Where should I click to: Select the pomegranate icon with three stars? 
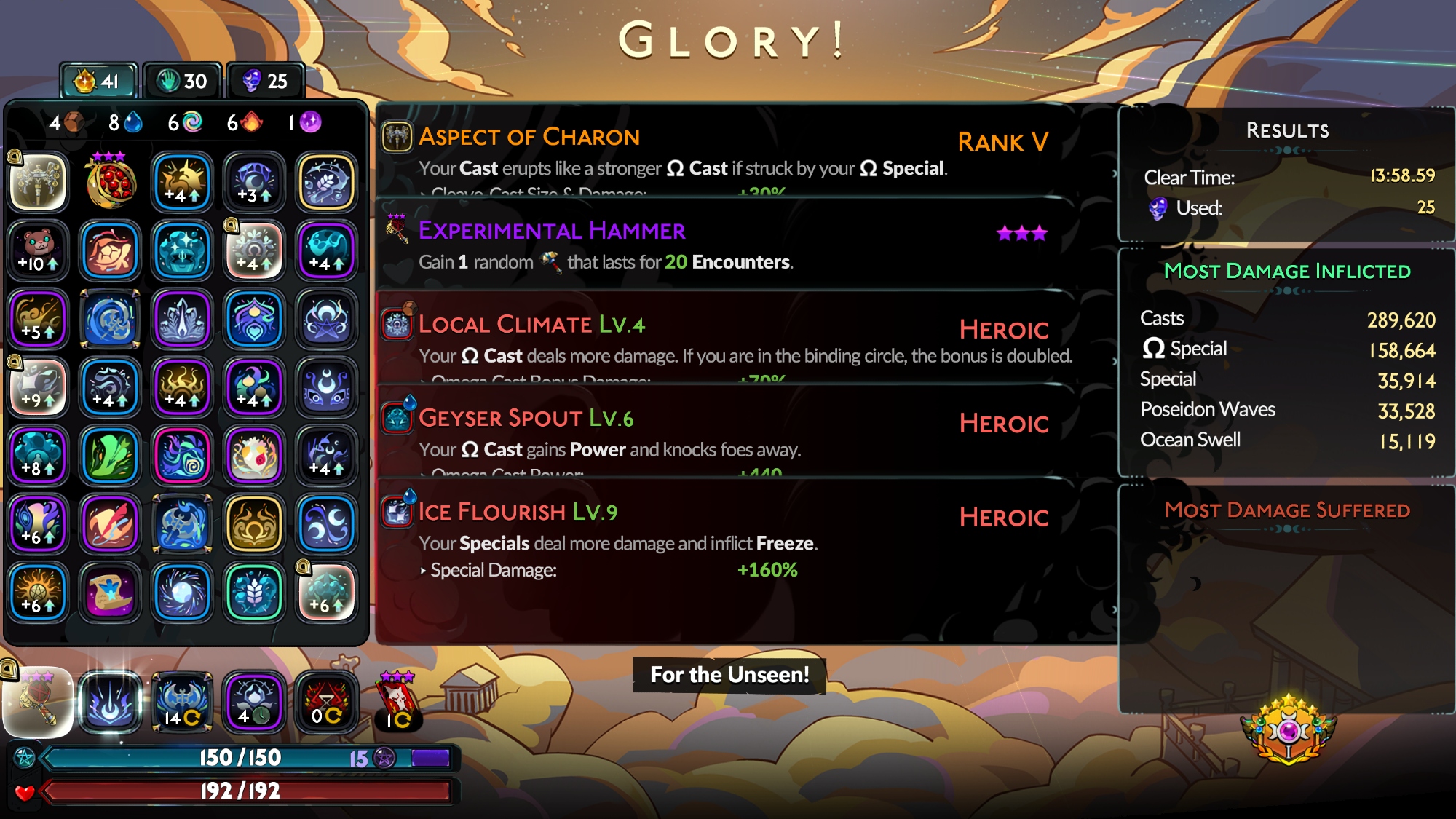tap(110, 182)
